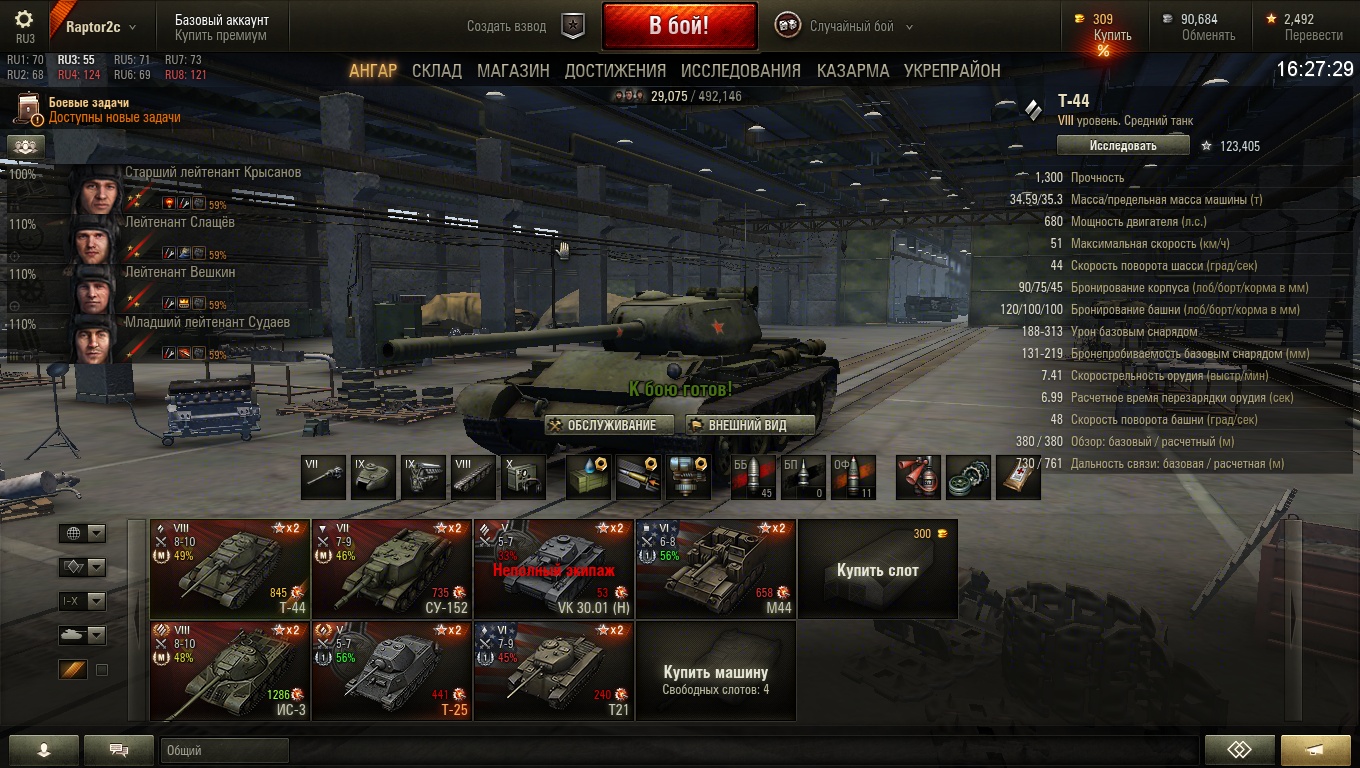1360x768 pixels.
Task: Switch to the Укрепрайон tab
Action: pyautogui.click(x=952, y=70)
